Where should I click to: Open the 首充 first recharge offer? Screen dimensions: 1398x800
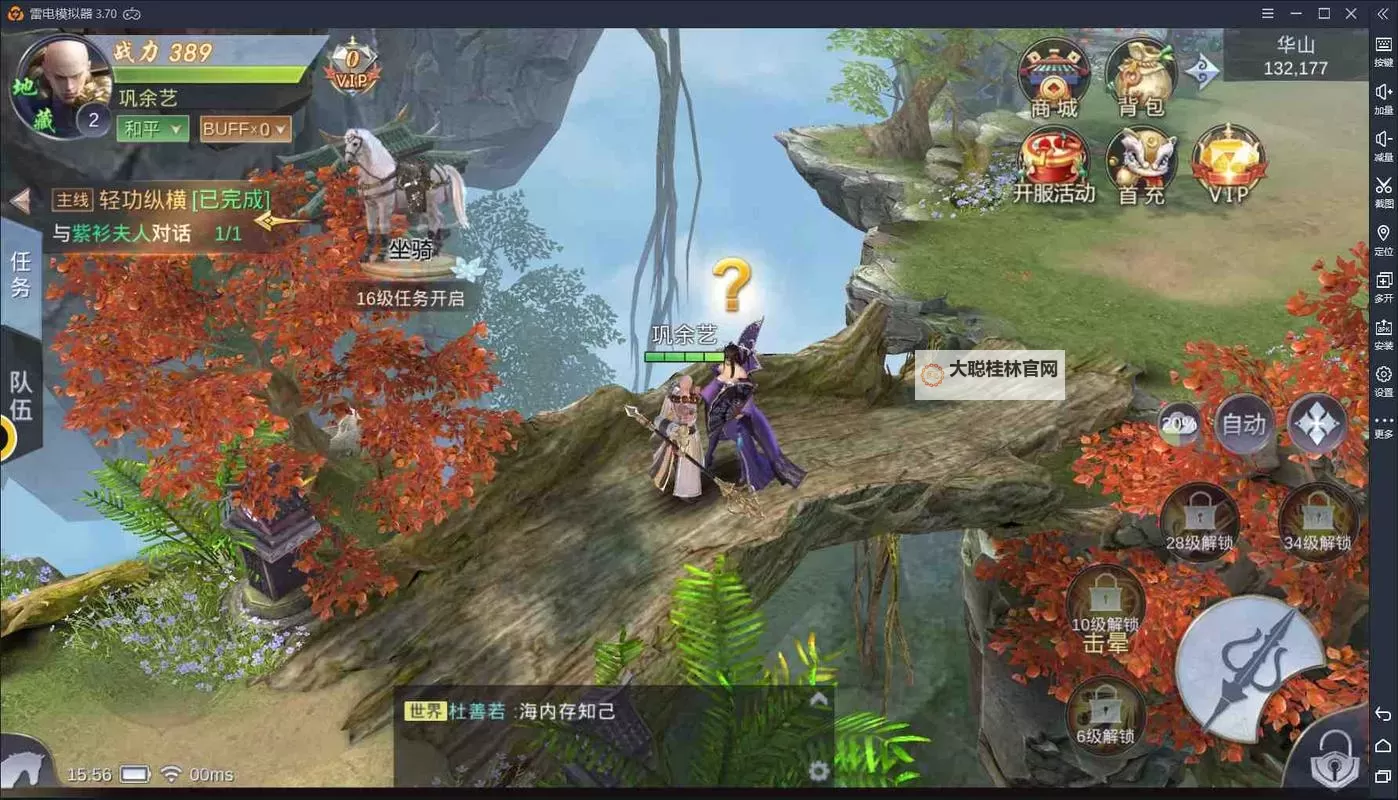point(1141,160)
